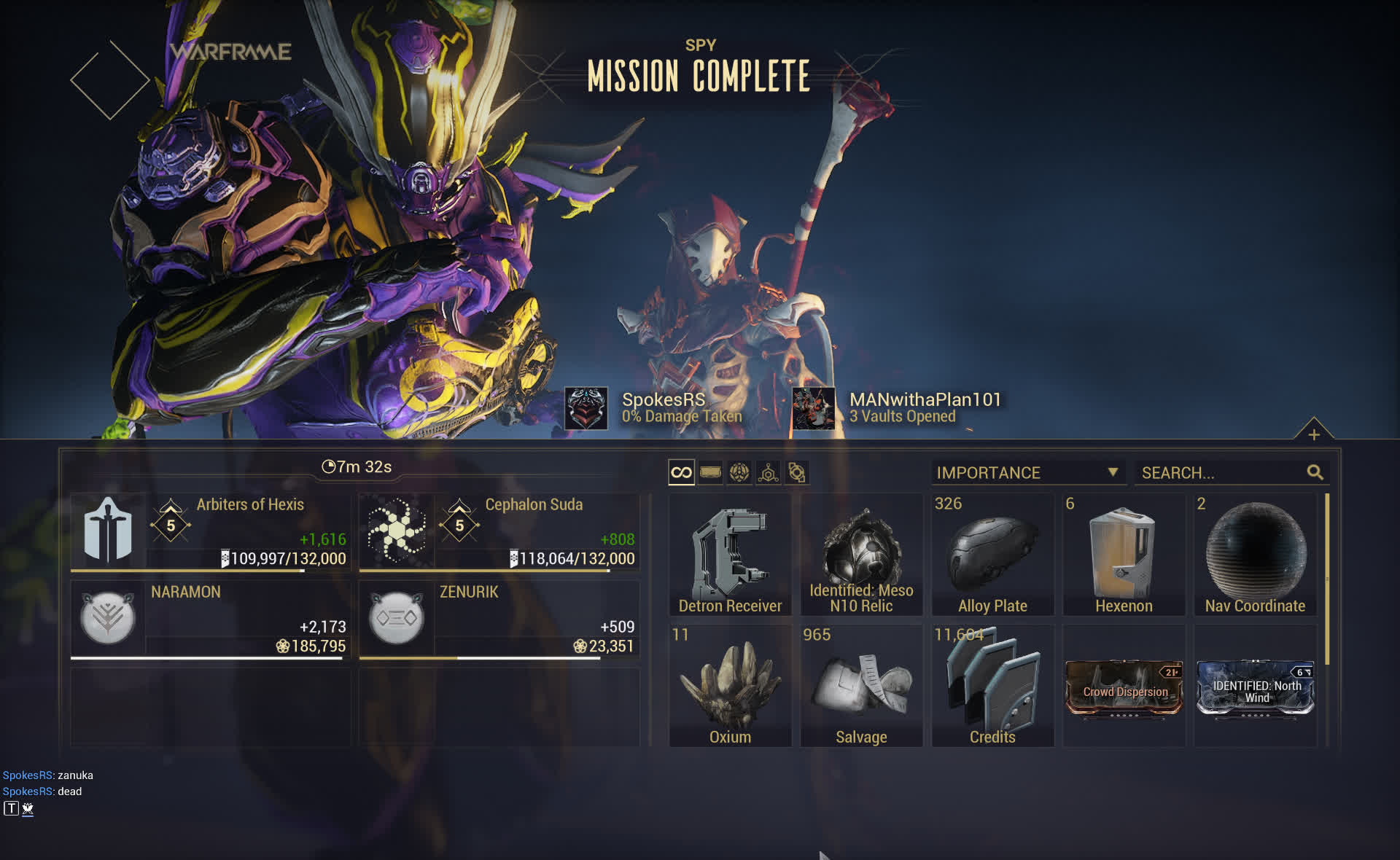Select the Nav Coordinate reward

point(1255,555)
